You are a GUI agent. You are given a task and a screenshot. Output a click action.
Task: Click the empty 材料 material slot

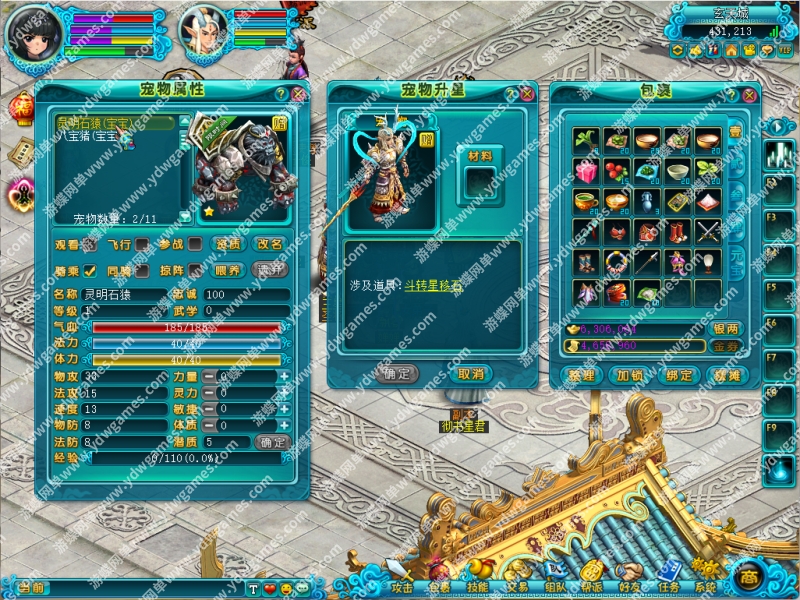pos(479,182)
